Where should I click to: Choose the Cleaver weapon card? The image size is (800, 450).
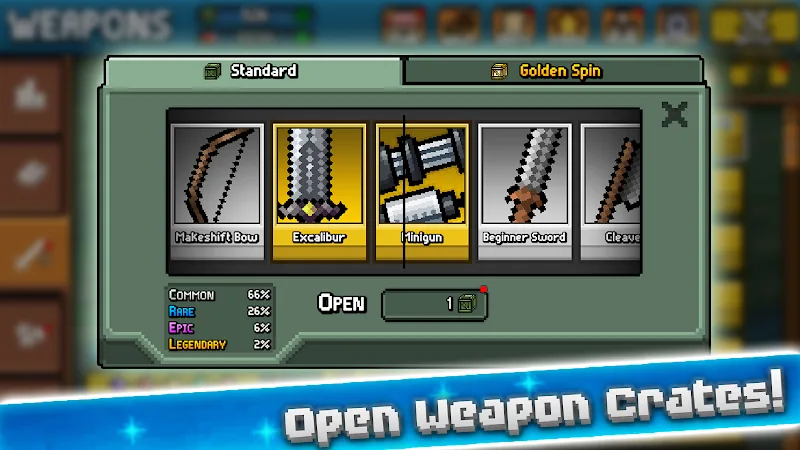pyautogui.click(x=610, y=190)
